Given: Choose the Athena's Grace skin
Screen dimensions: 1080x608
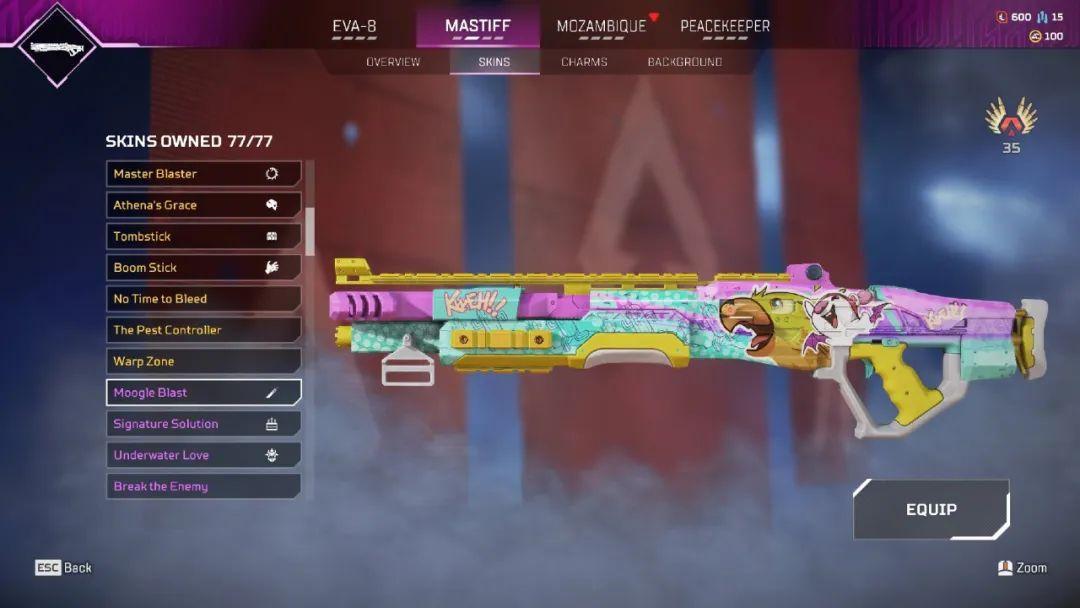Looking at the screenshot, I should click(x=203, y=205).
